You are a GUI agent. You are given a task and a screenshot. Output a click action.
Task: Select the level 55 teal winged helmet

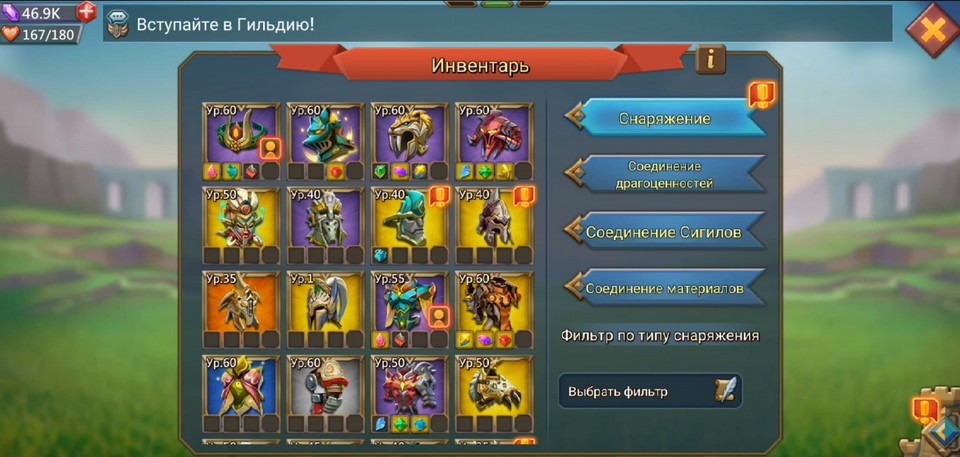[410, 303]
